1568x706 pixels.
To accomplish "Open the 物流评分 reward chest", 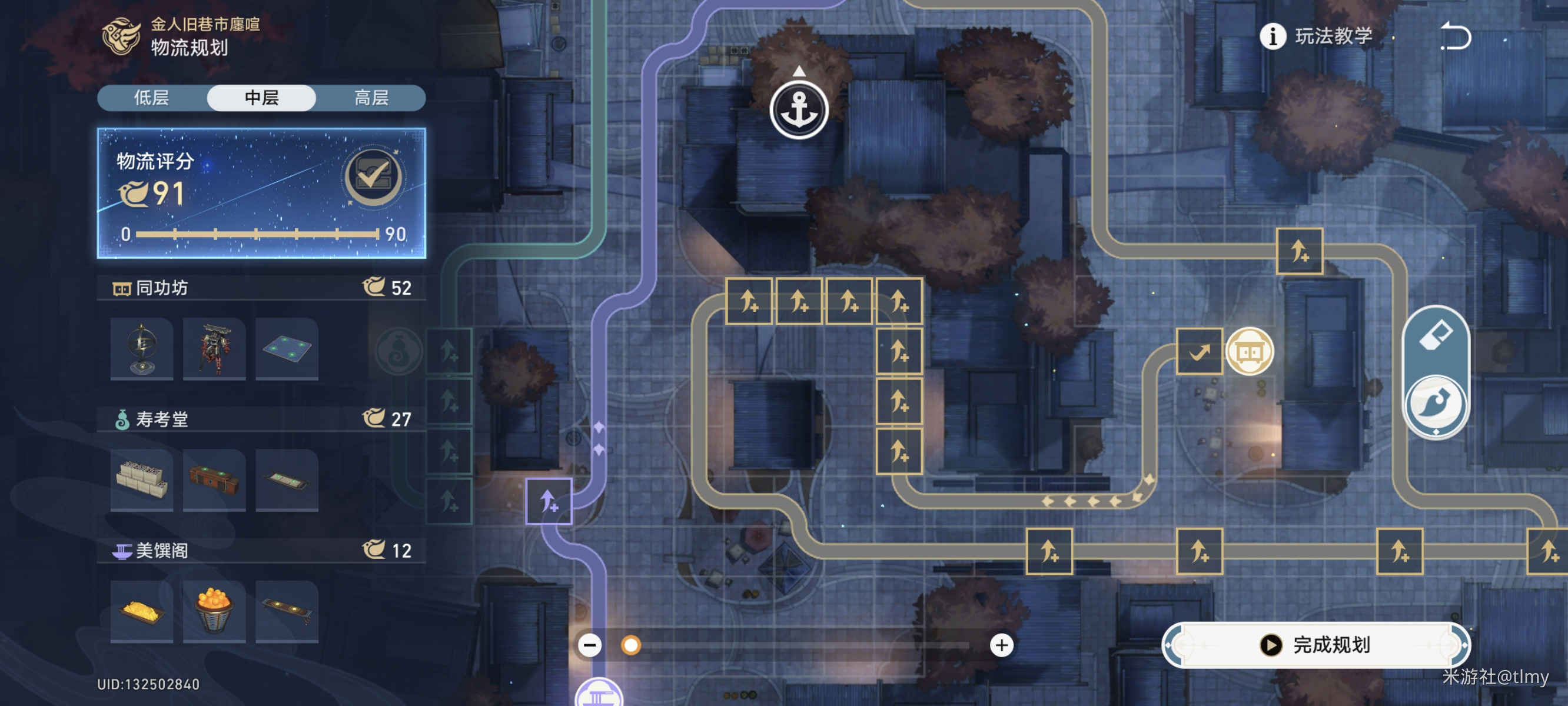I will 373,176.
